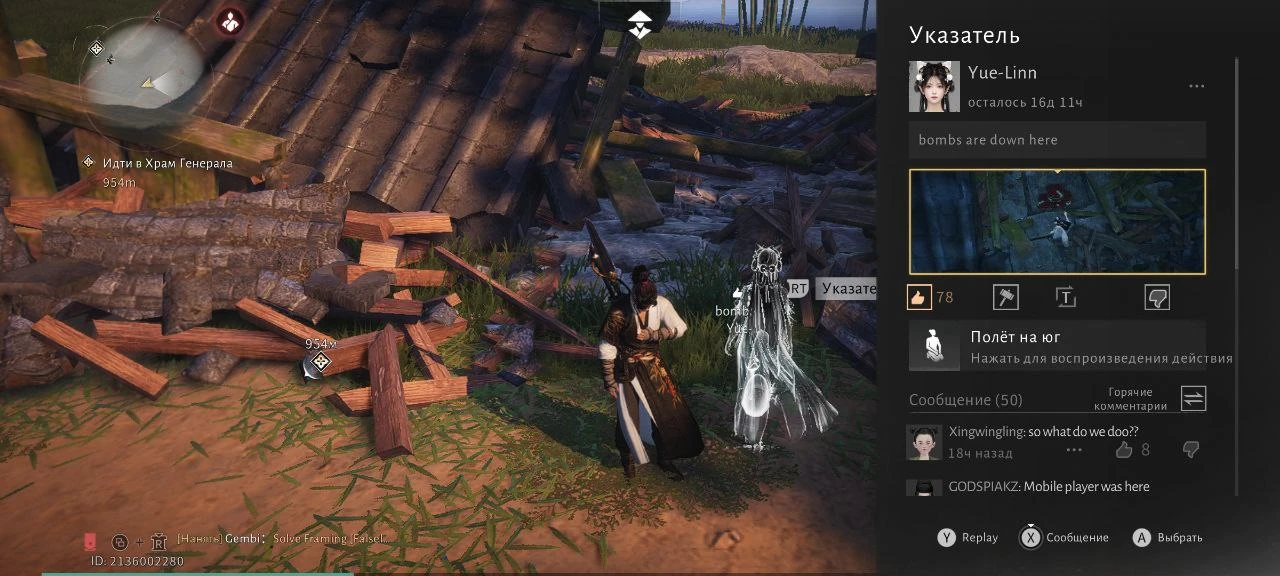
Task: Click the translate text icon
Action: pyautogui.click(x=1065, y=297)
